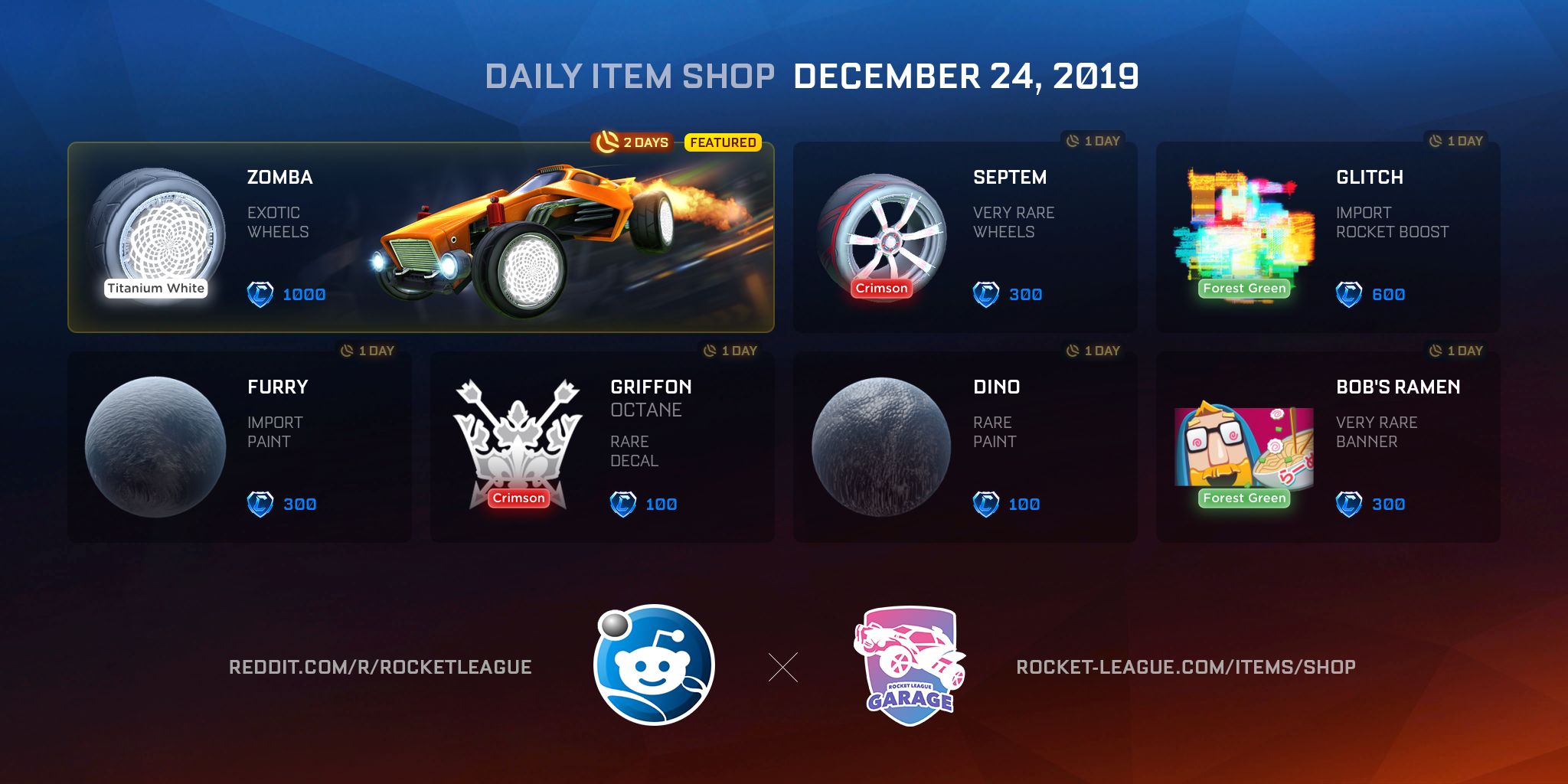
Task: Select the Furry import paint card
Action: click(x=239, y=447)
